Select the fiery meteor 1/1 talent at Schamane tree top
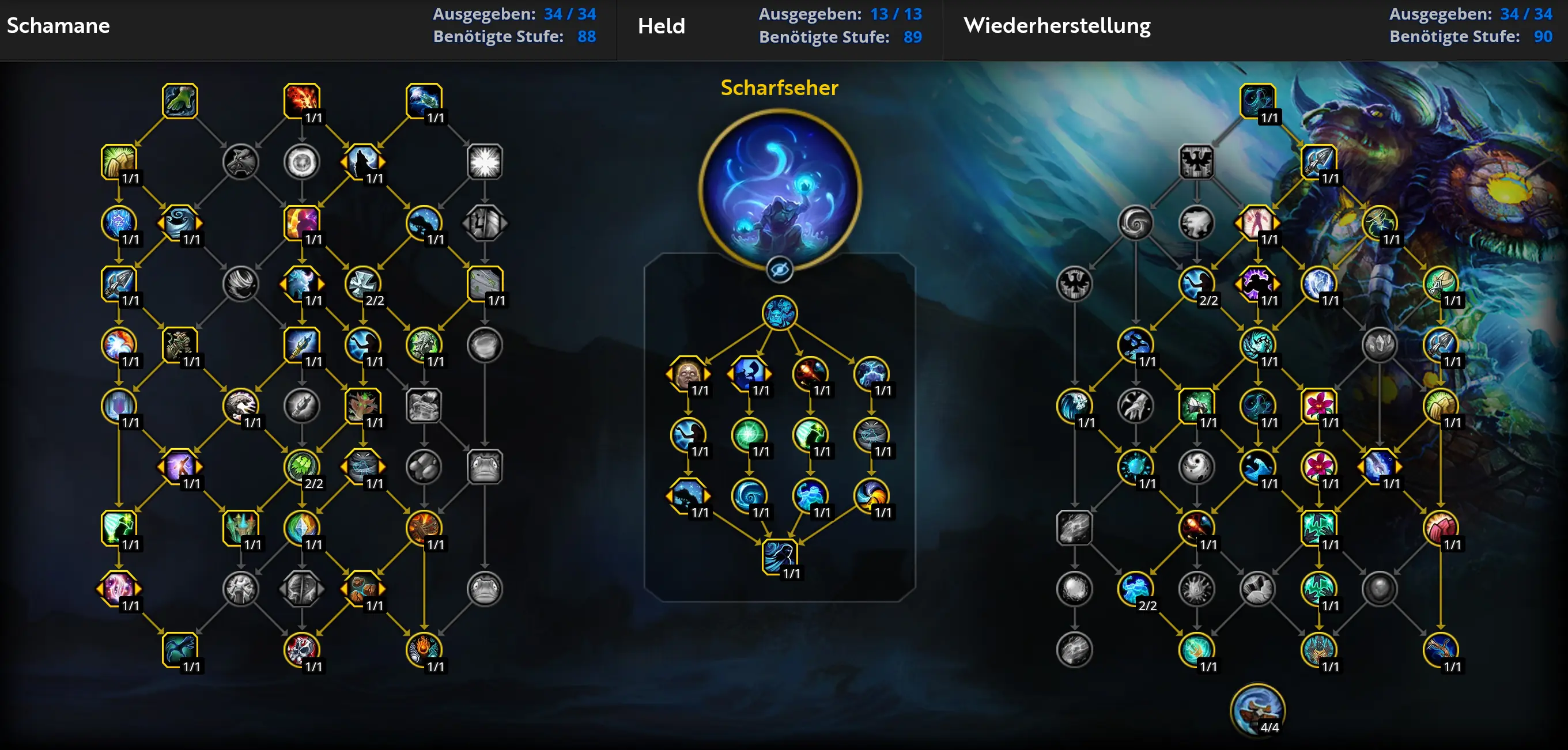Screen dimensions: 1568x750 pyautogui.click(x=303, y=101)
